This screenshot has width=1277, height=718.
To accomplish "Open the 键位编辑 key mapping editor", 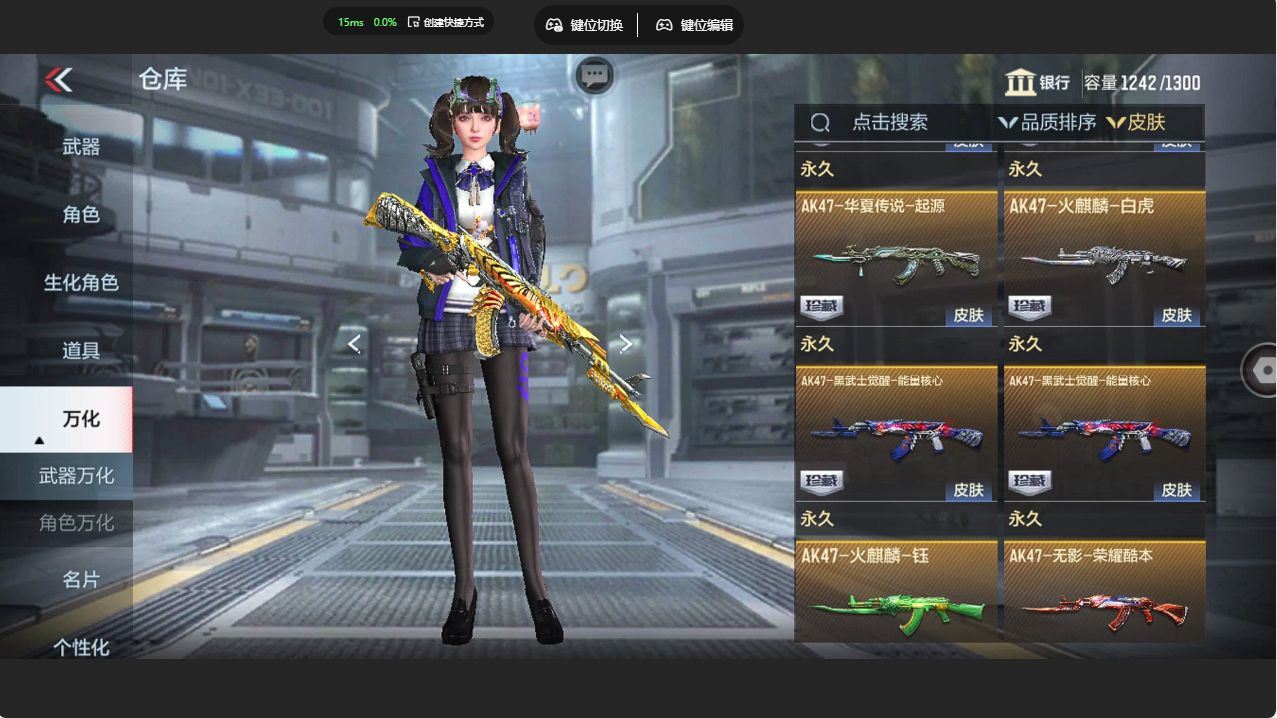I will [695, 25].
